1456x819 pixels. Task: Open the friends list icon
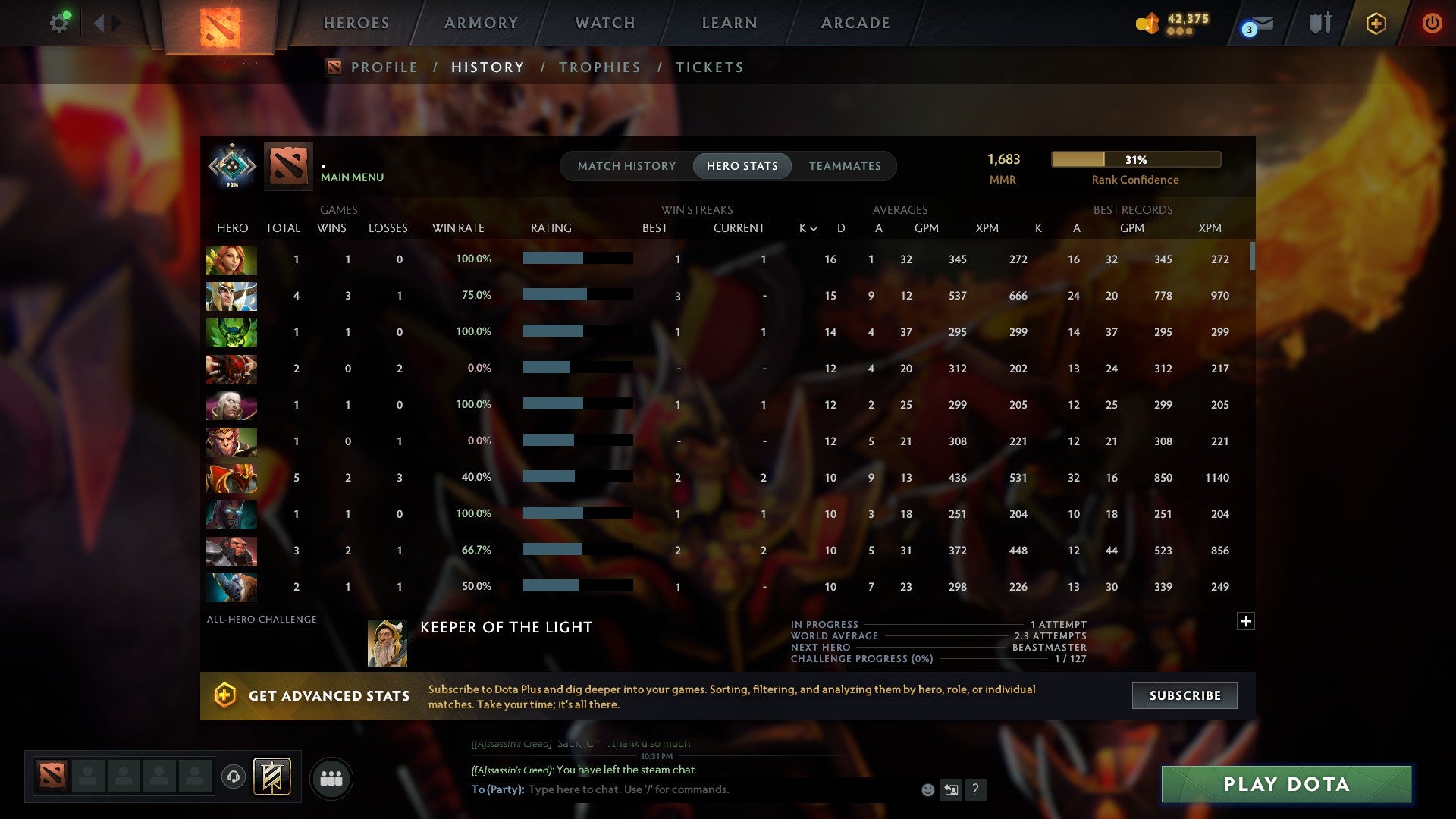(331, 777)
